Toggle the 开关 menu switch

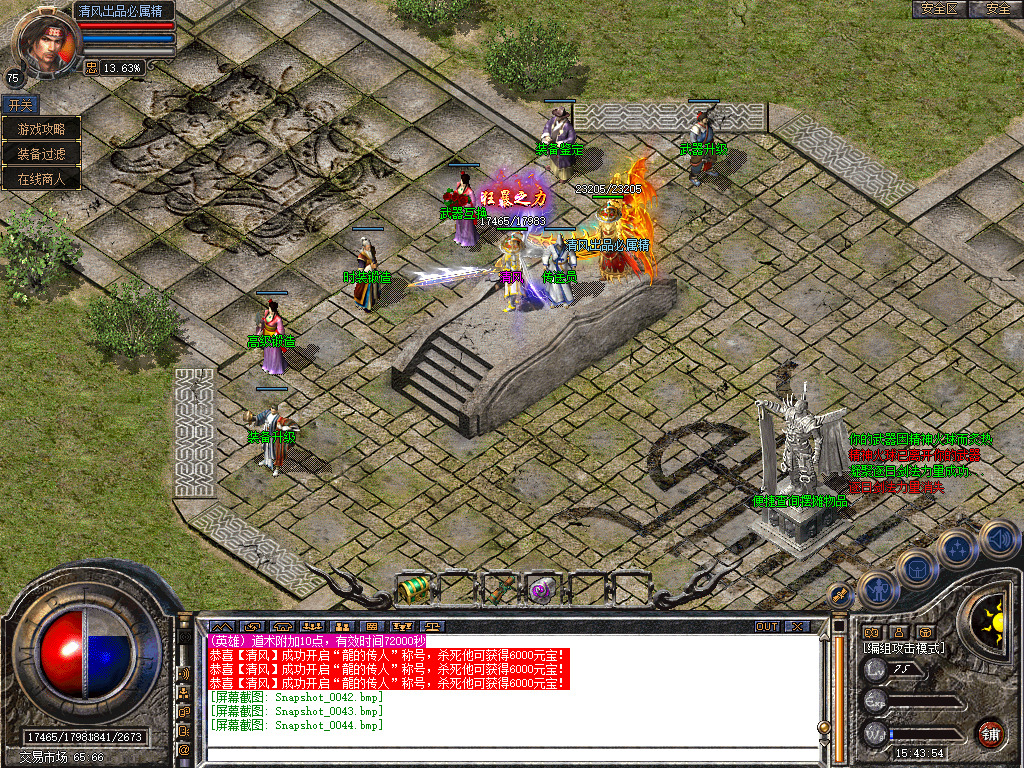click(x=21, y=104)
